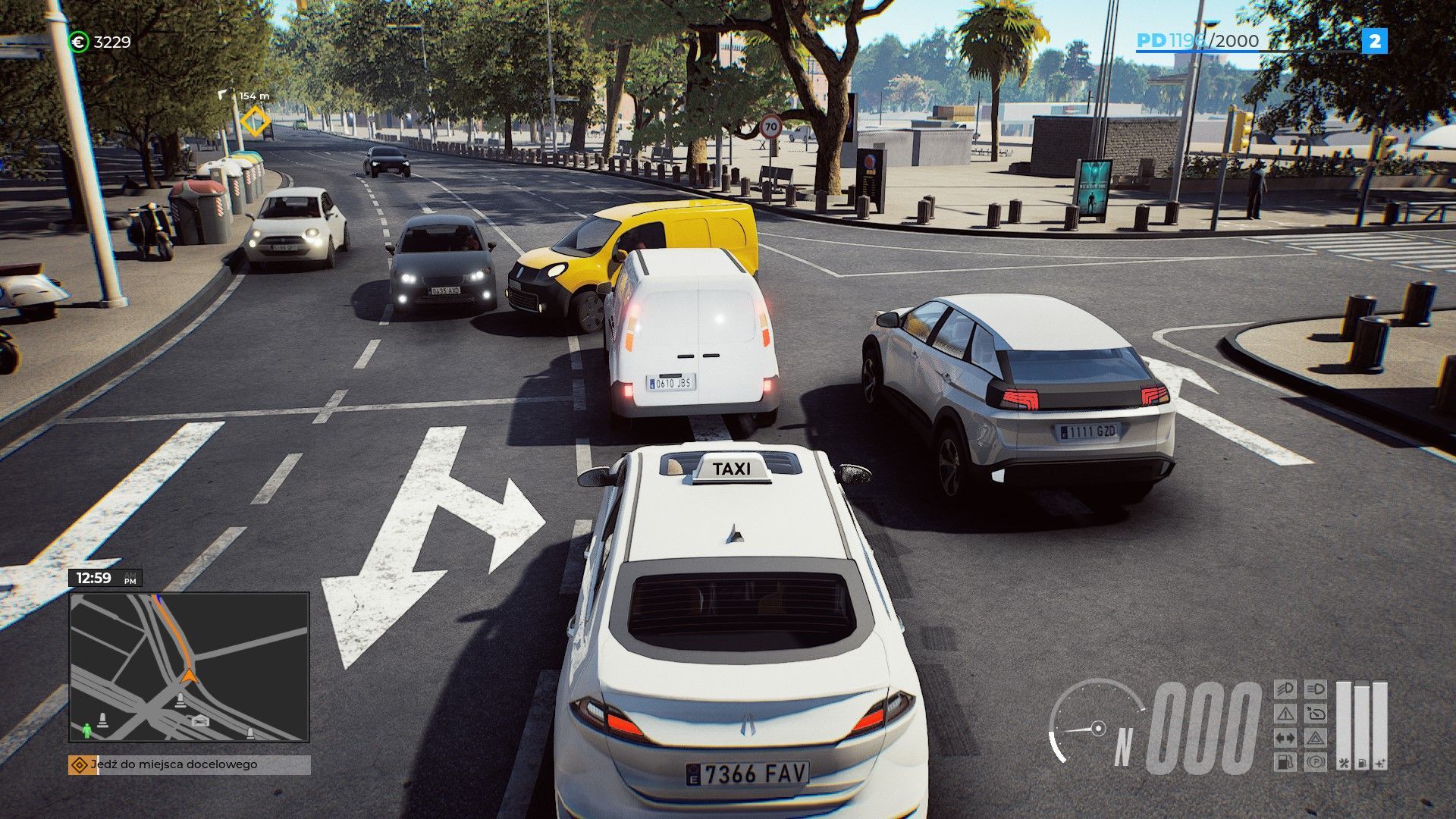Screen dimensions: 1456x819
Task: Click the destination waypoint diamond marker
Action: click(x=255, y=120)
